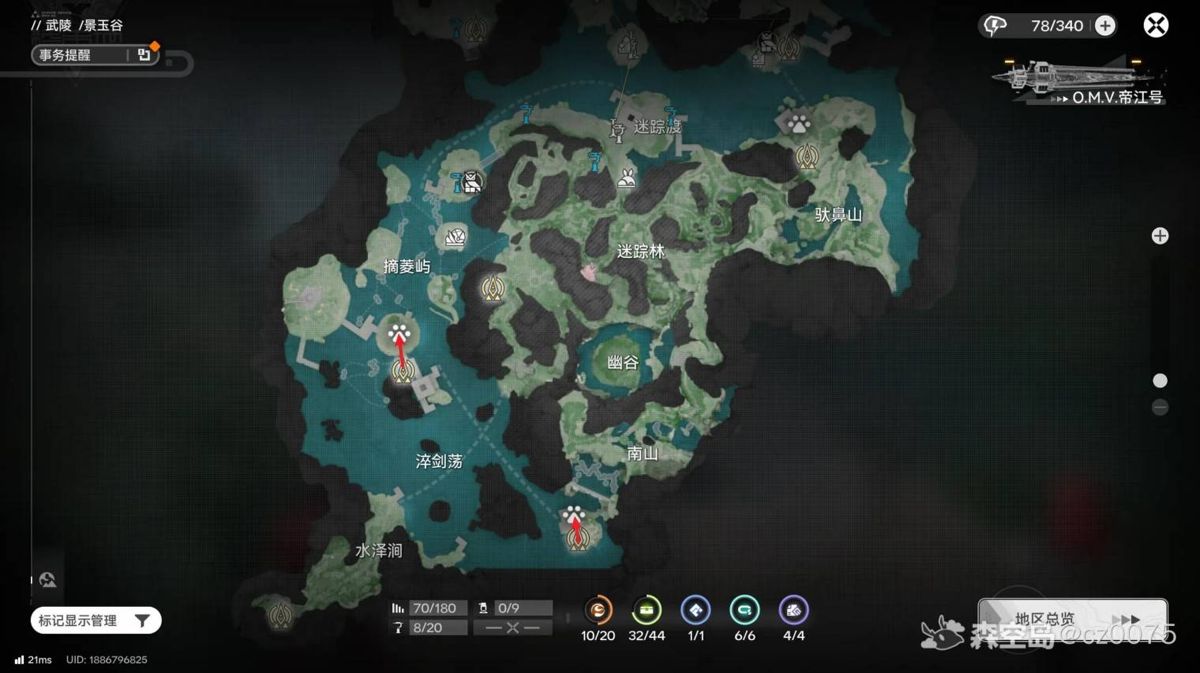Select the teal 6/6 collectible tracker
Image resolution: width=1200 pixels, height=673 pixels.
coord(744,609)
